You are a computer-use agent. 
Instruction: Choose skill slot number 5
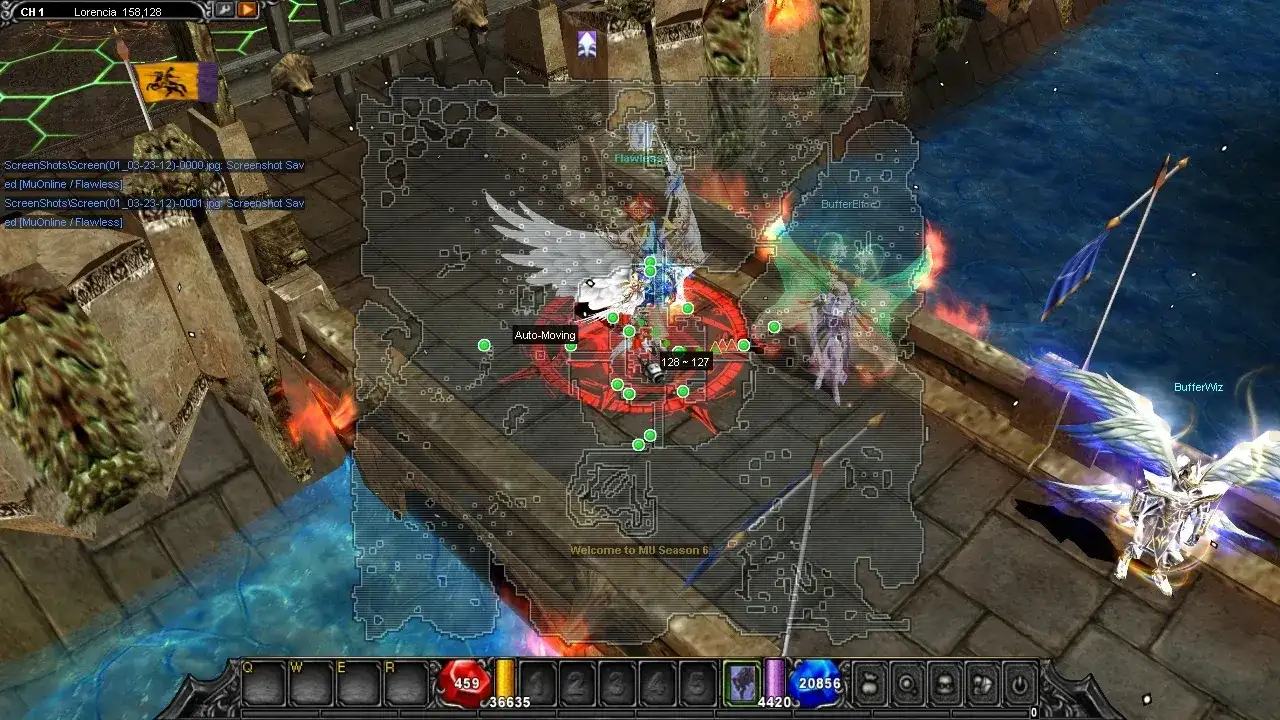[x=697, y=684]
